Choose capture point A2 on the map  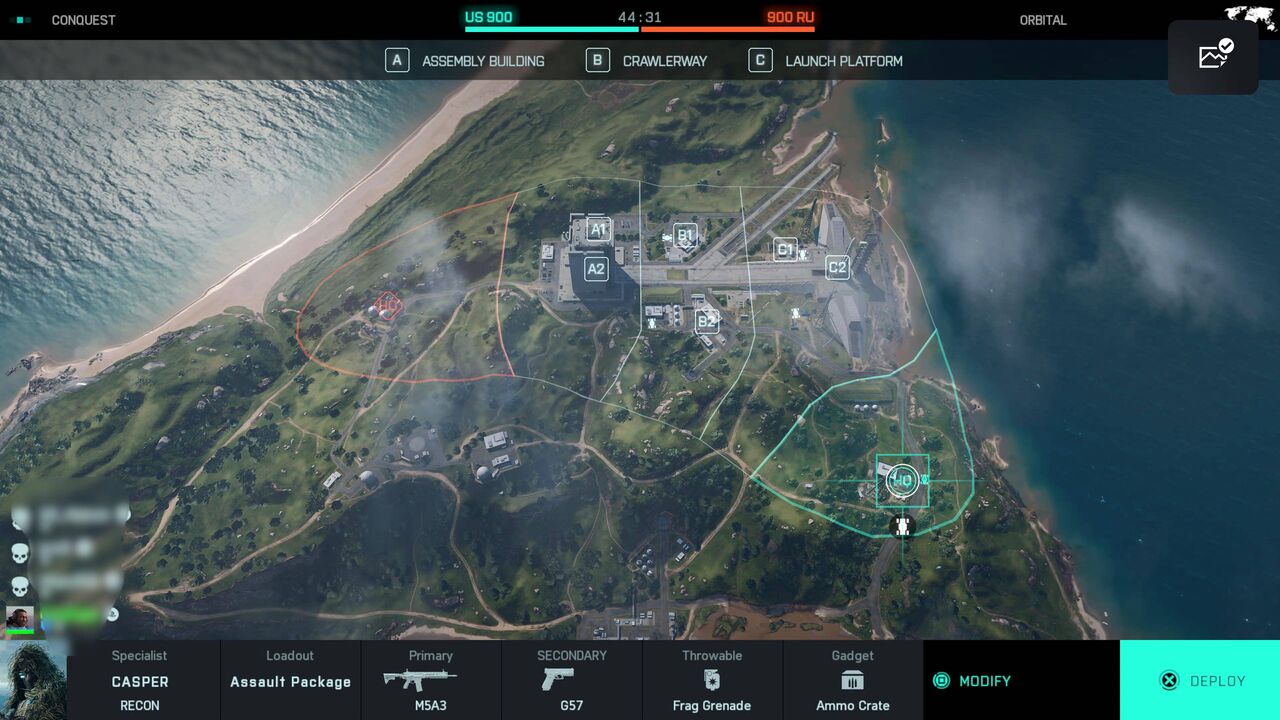click(x=596, y=269)
